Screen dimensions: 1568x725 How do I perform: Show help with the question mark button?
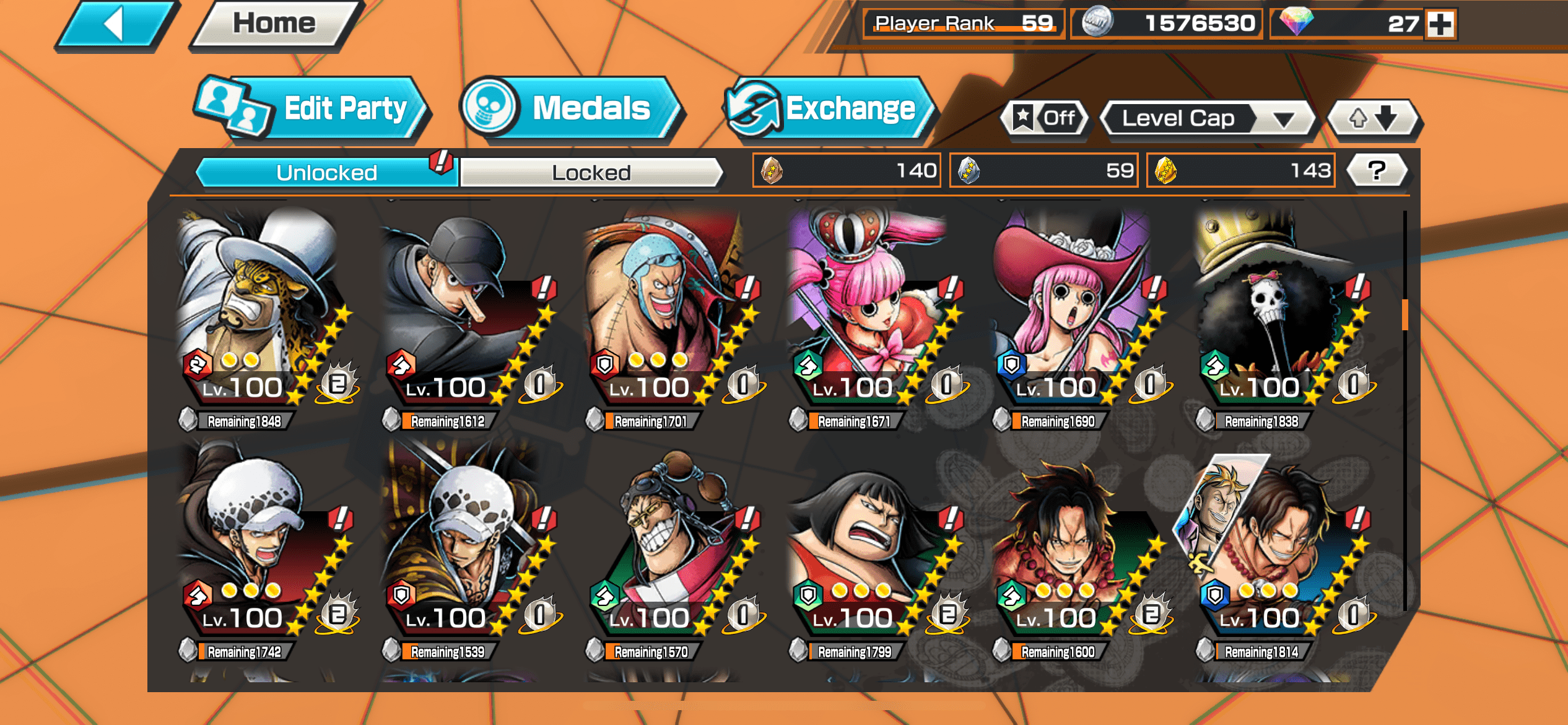click(x=1377, y=170)
